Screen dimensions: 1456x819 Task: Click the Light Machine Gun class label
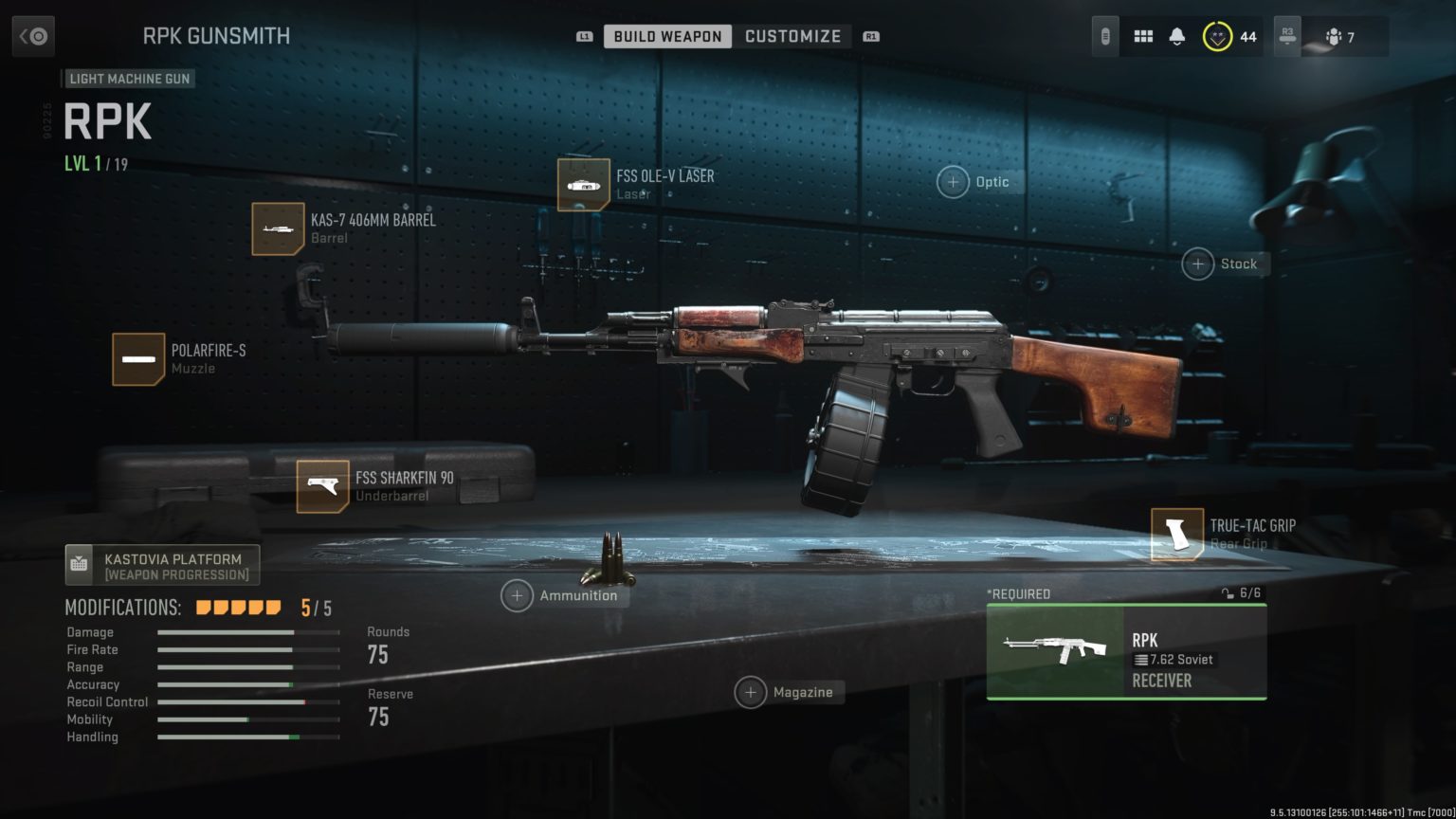[129, 79]
